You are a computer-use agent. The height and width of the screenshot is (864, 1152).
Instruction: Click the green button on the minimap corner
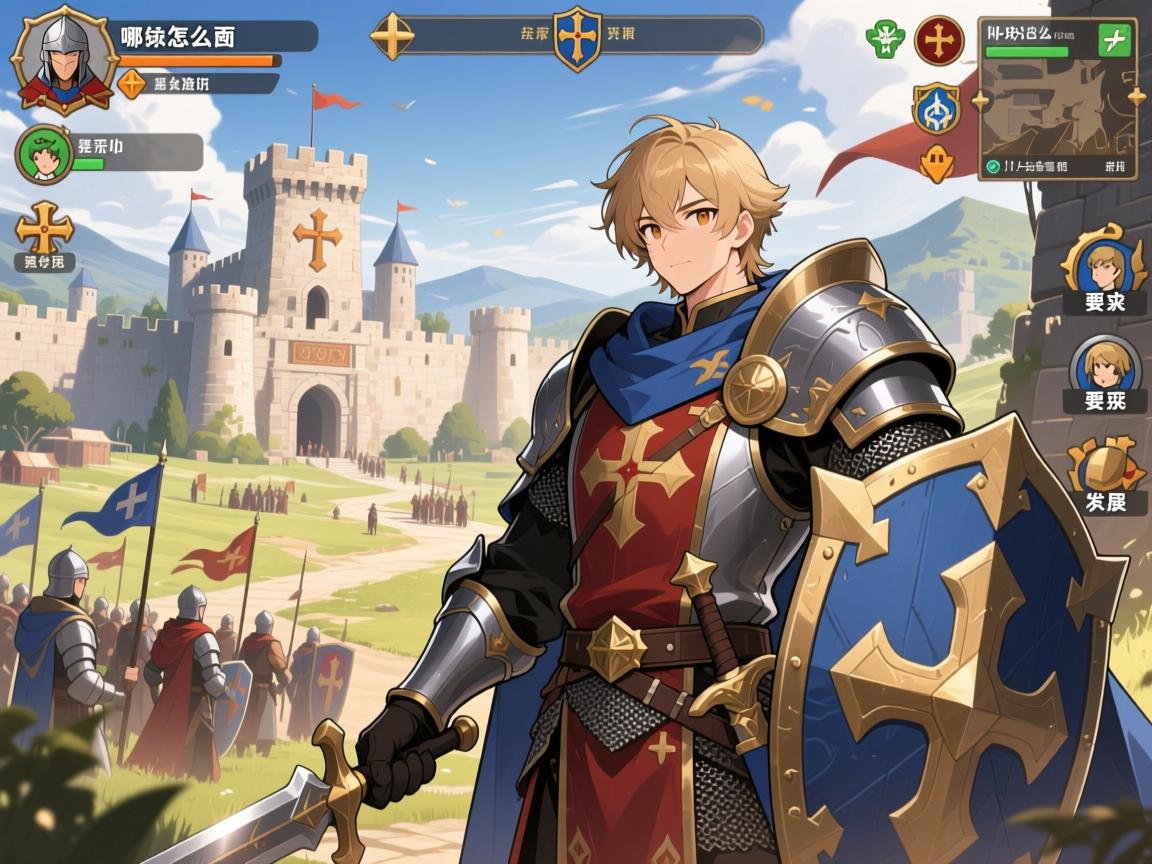point(1114,41)
